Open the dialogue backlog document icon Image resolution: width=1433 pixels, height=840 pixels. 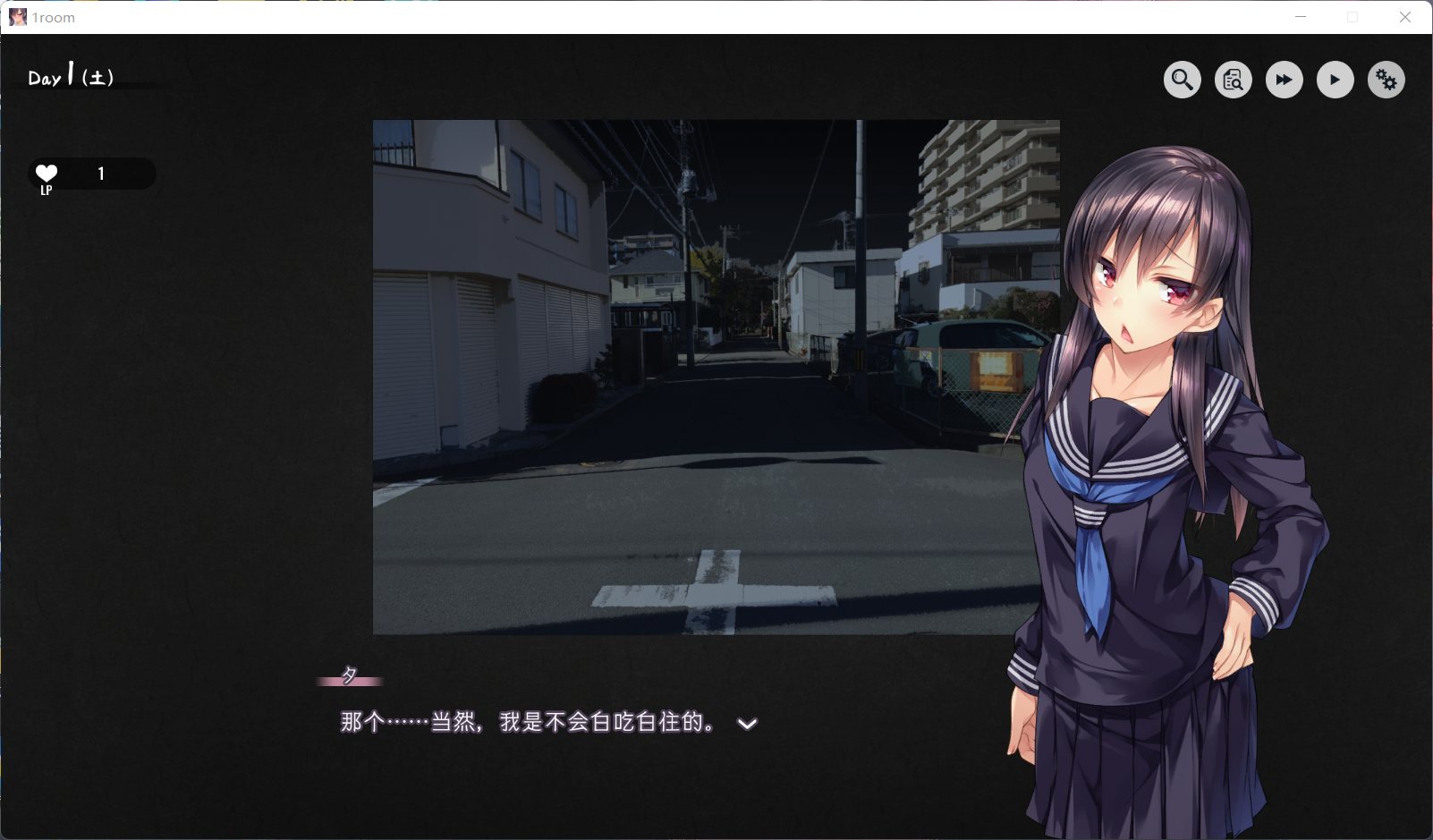(1233, 80)
